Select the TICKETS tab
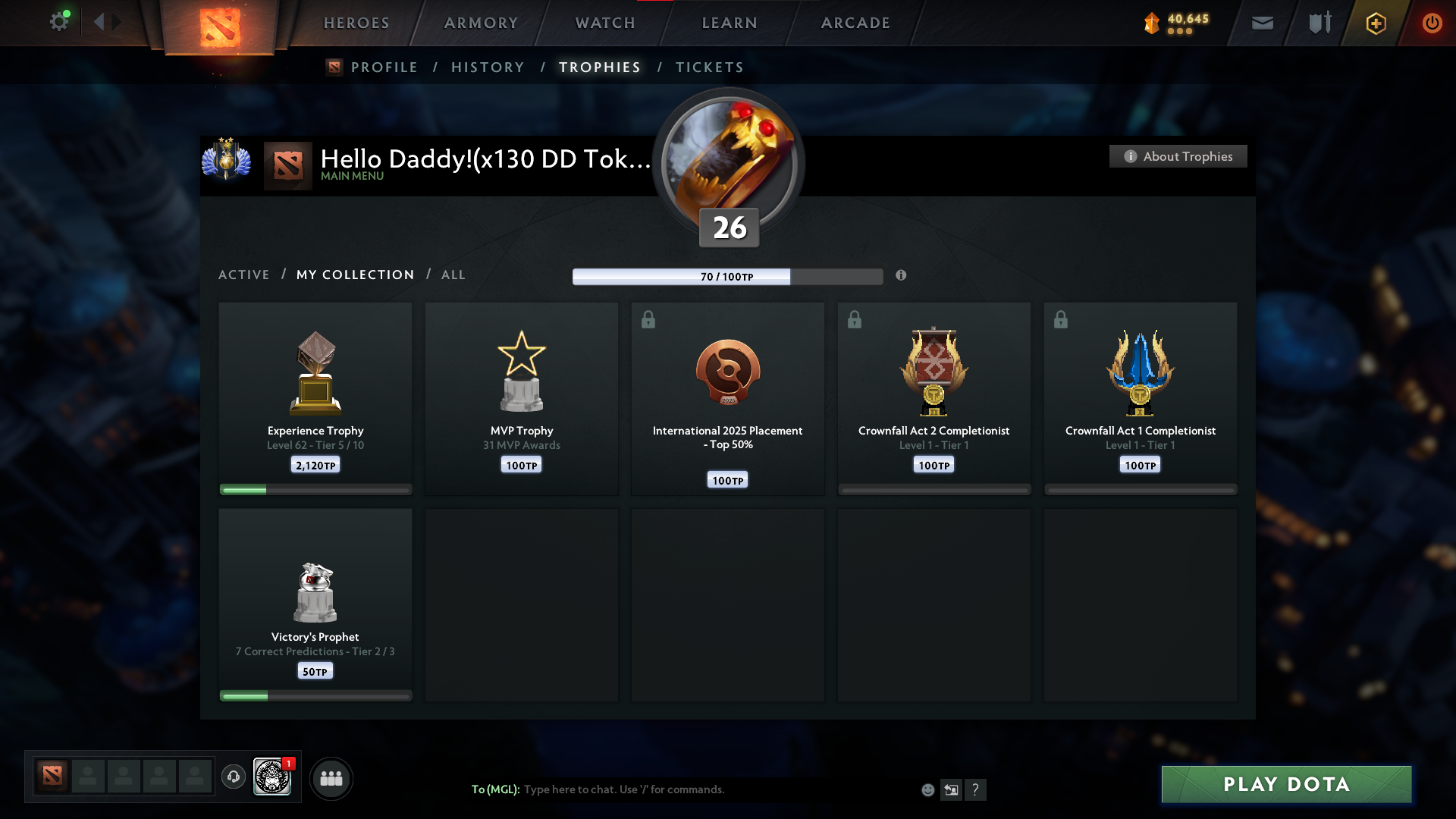Image resolution: width=1456 pixels, height=819 pixels. pyautogui.click(x=708, y=67)
